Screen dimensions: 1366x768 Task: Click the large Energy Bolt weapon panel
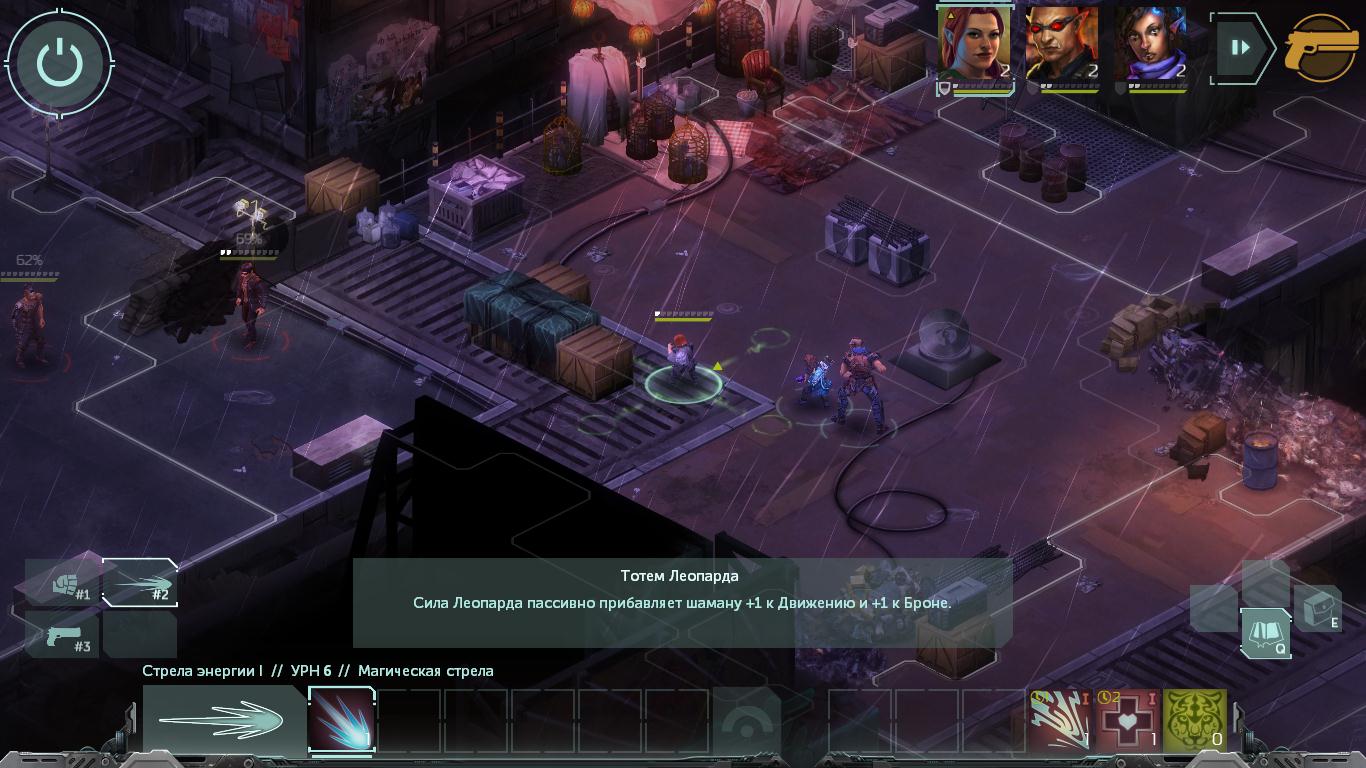pos(223,719)
